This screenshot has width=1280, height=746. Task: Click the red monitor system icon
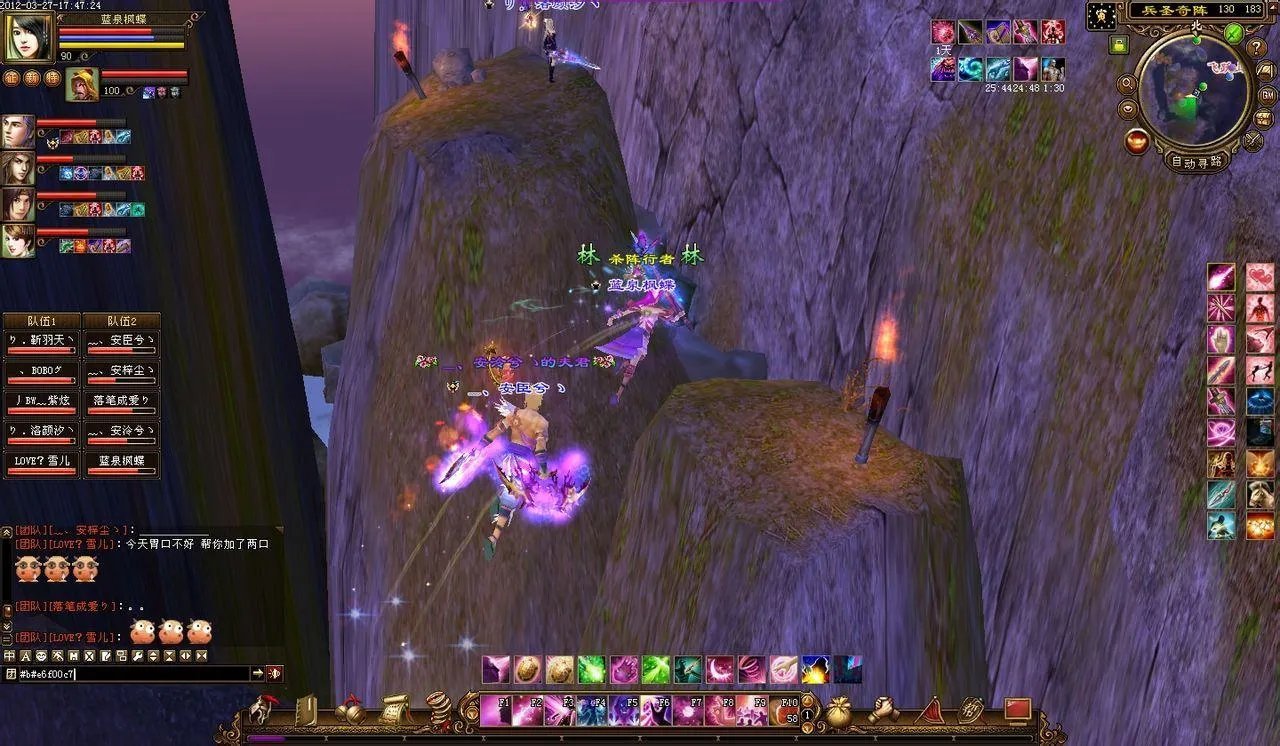pos(1017,709)
